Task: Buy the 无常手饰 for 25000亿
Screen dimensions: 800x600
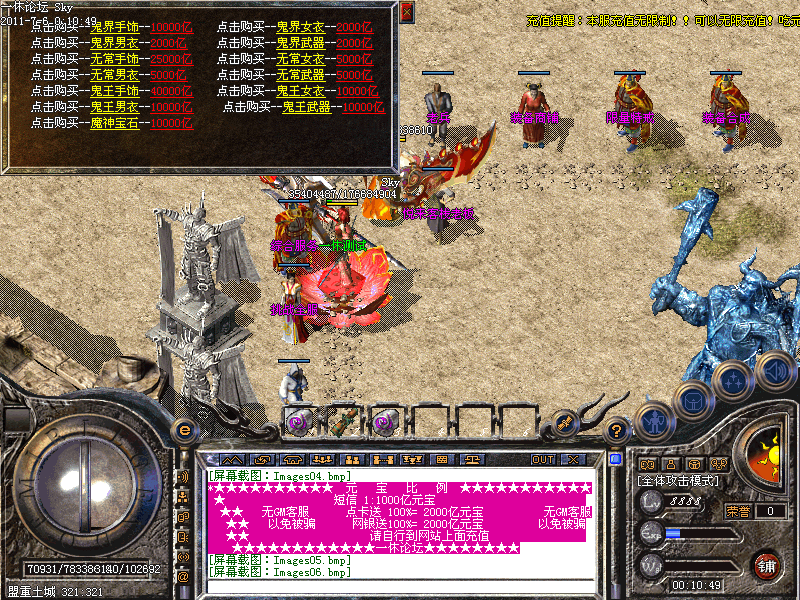Action: coord(115,59)
